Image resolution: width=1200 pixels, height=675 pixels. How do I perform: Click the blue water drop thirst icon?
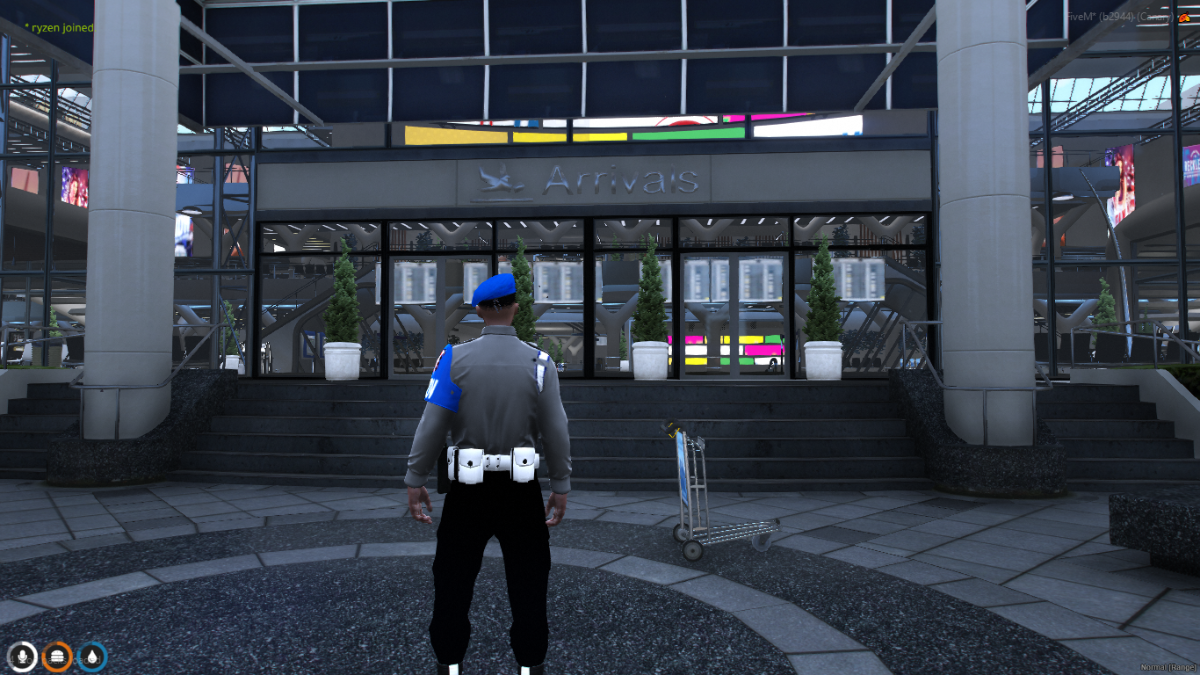coord(92,656)
